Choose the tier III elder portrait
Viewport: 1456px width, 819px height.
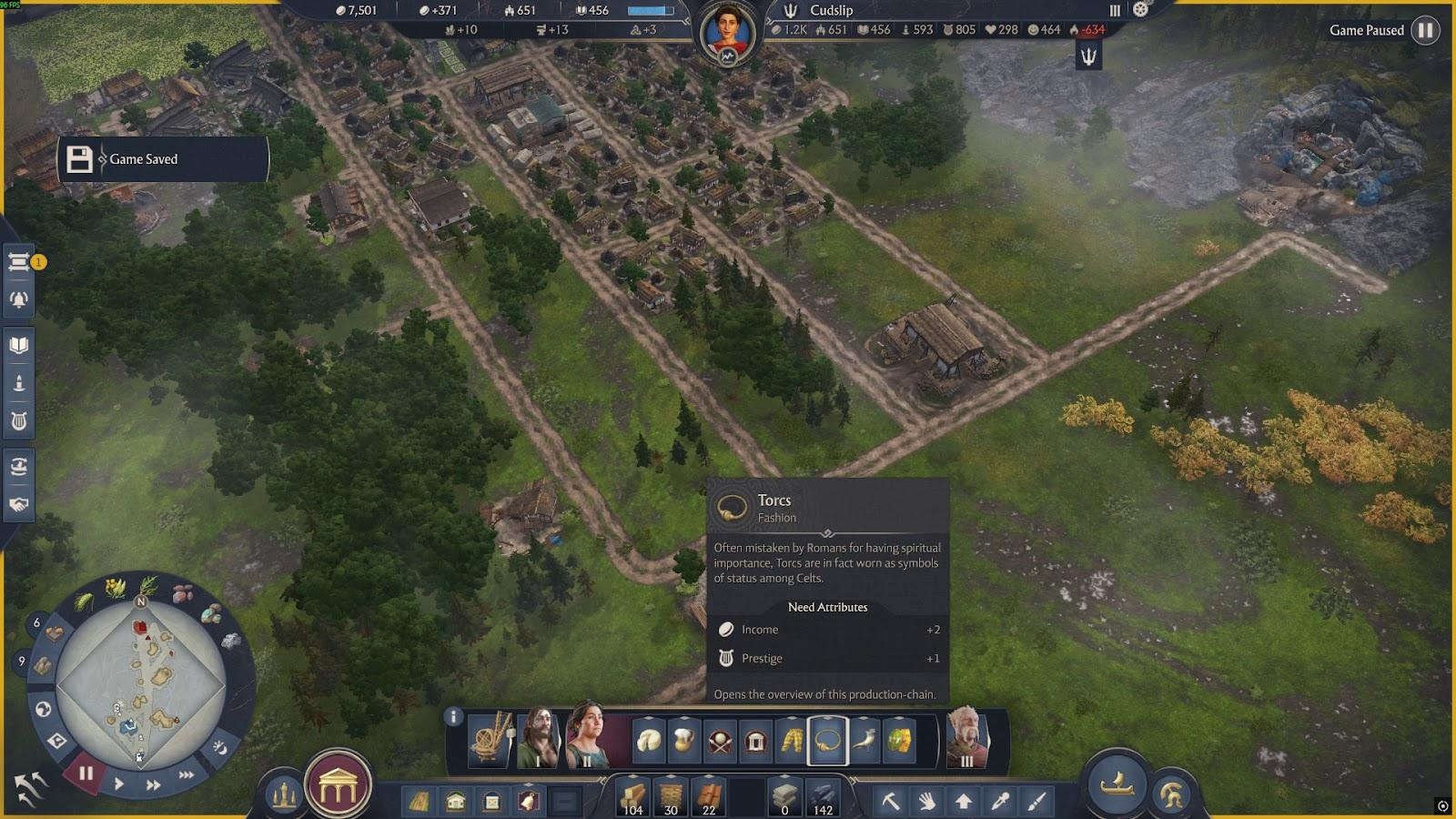(x=966, y=737)
